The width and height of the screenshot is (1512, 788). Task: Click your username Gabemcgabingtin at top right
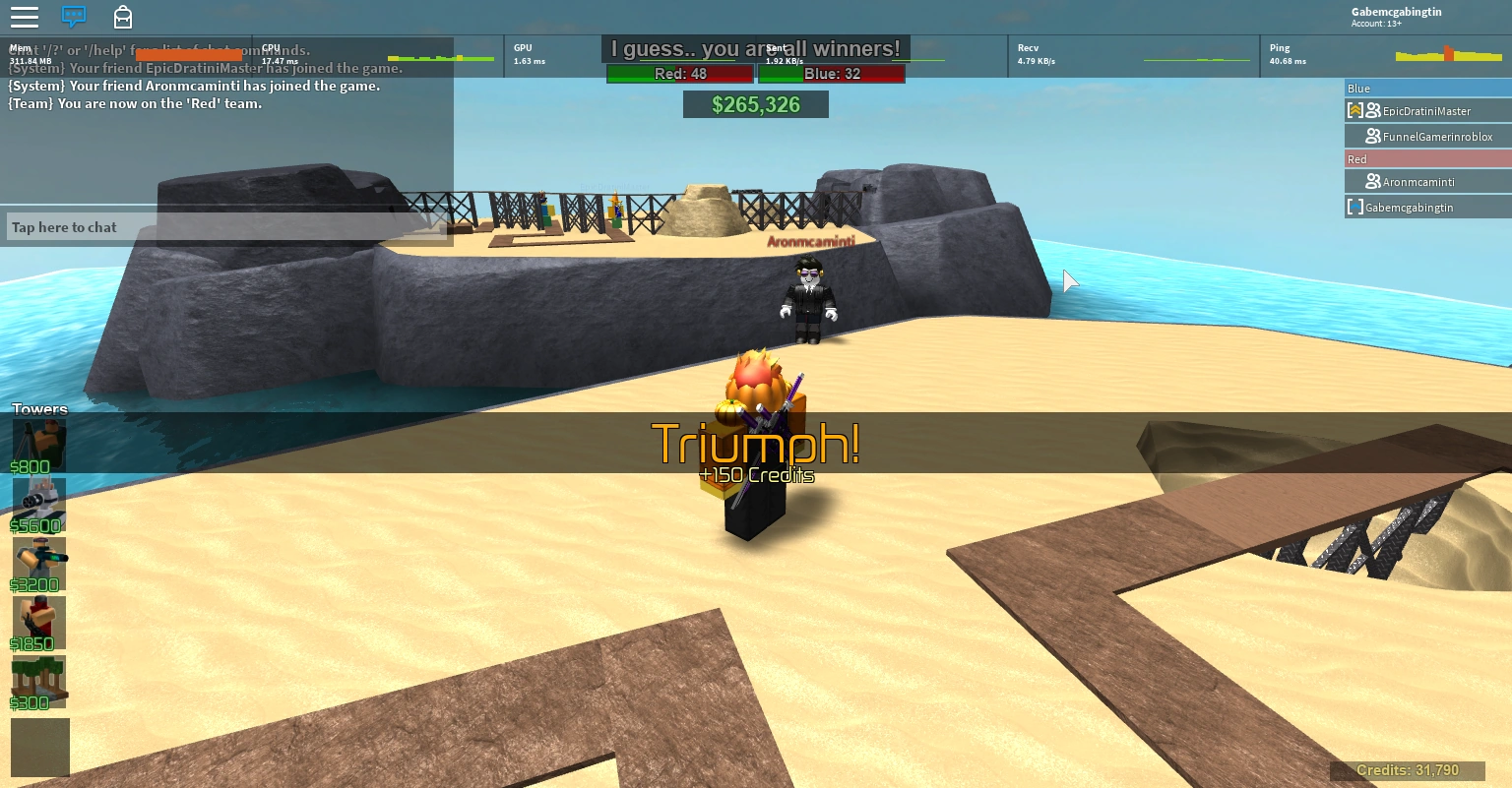[1397, 12]
